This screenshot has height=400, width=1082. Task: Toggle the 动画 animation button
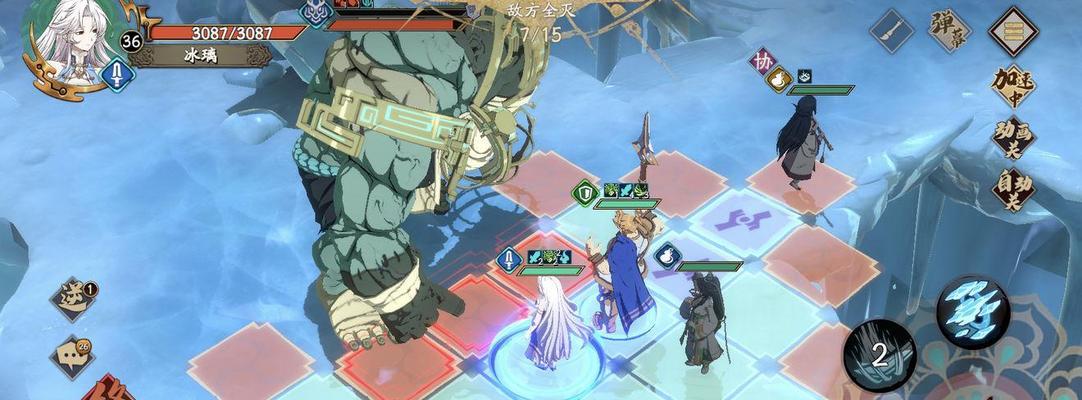click(x=1012, y=137)
